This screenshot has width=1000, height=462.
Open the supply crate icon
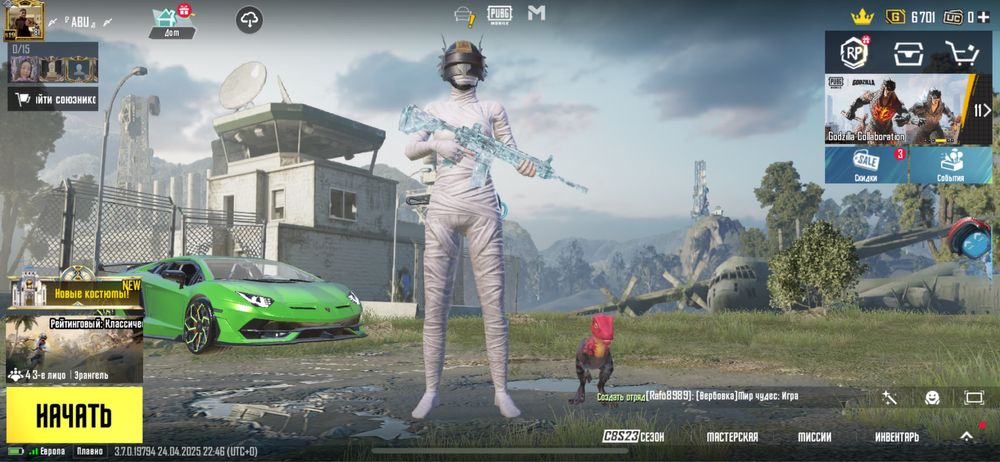pos(908,52)
